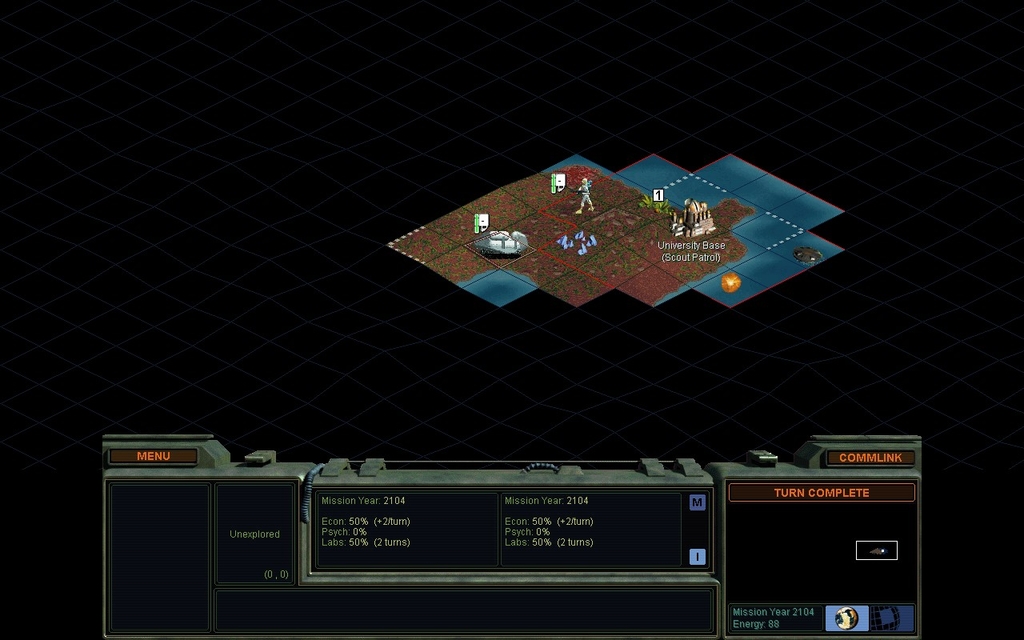Select the Scout Patrol infantry unit
1024x640 pixels.
point(584,195)
